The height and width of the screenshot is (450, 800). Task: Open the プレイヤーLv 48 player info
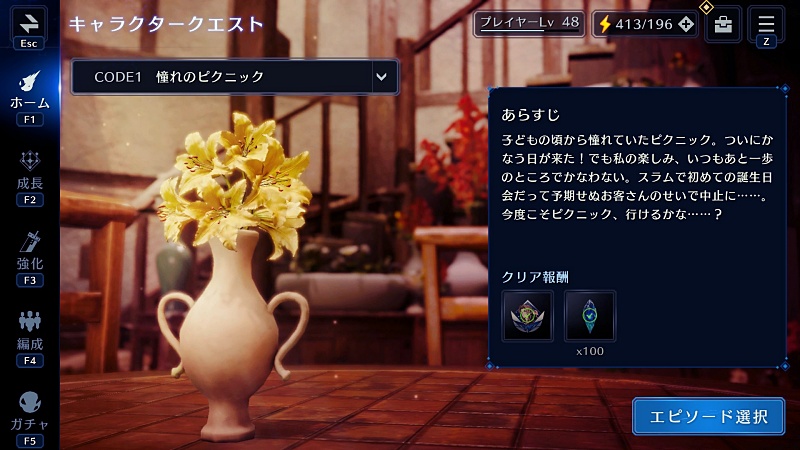coord(528,22)
